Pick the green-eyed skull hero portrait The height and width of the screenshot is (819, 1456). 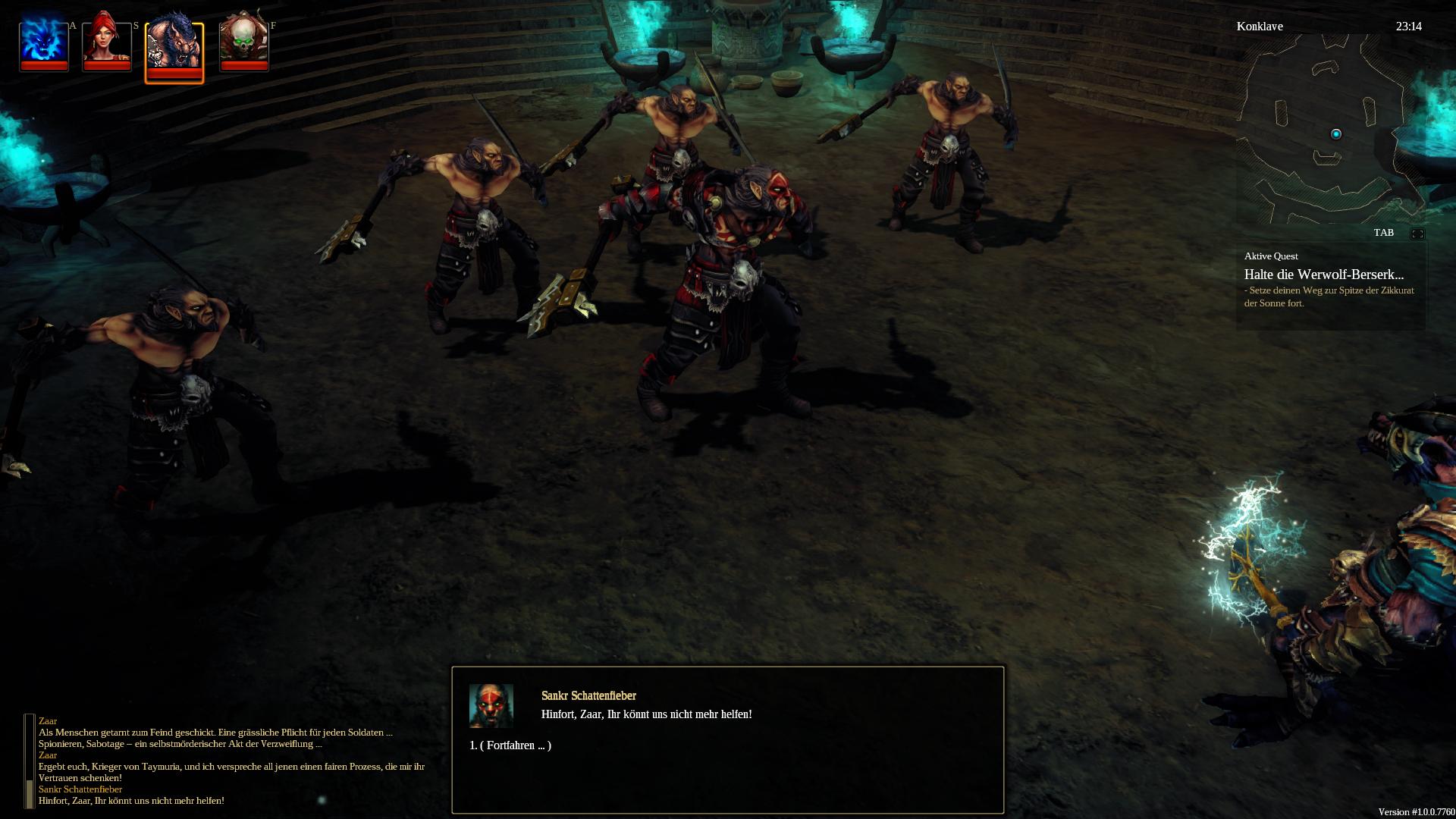244,42
